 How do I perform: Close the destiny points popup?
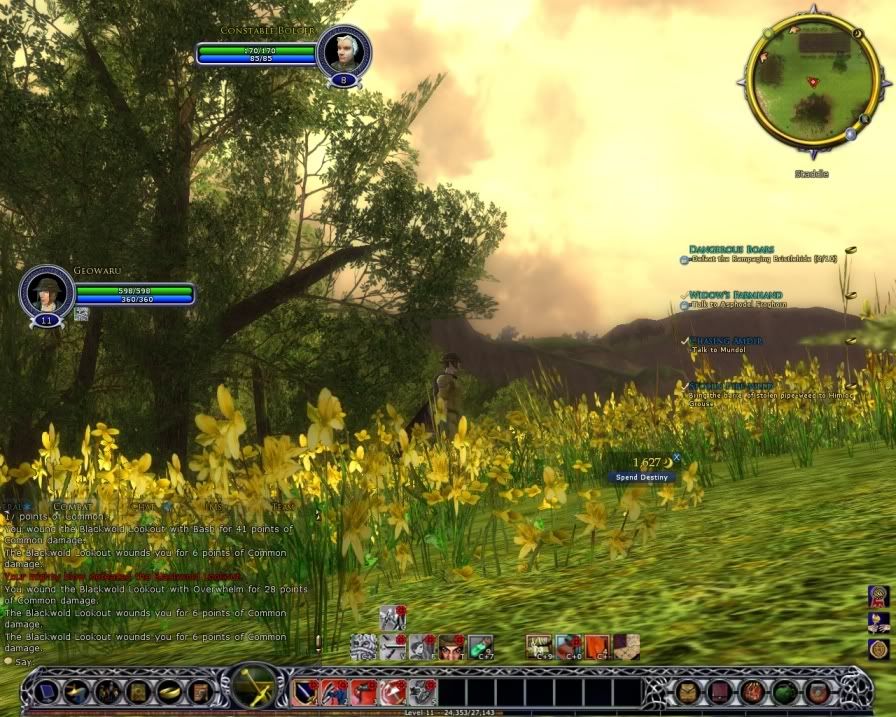[676, 457]
